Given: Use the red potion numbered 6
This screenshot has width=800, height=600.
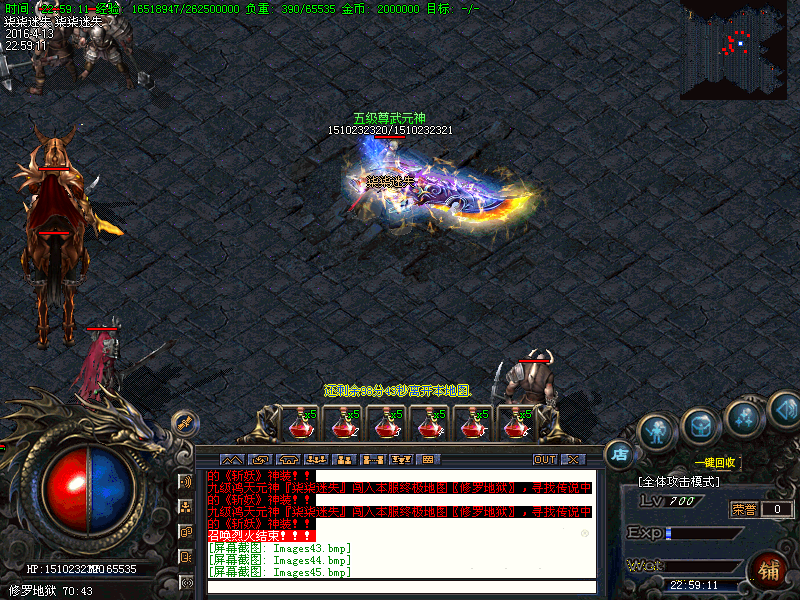Looking at the screenshot, I should tap(515, 424).
